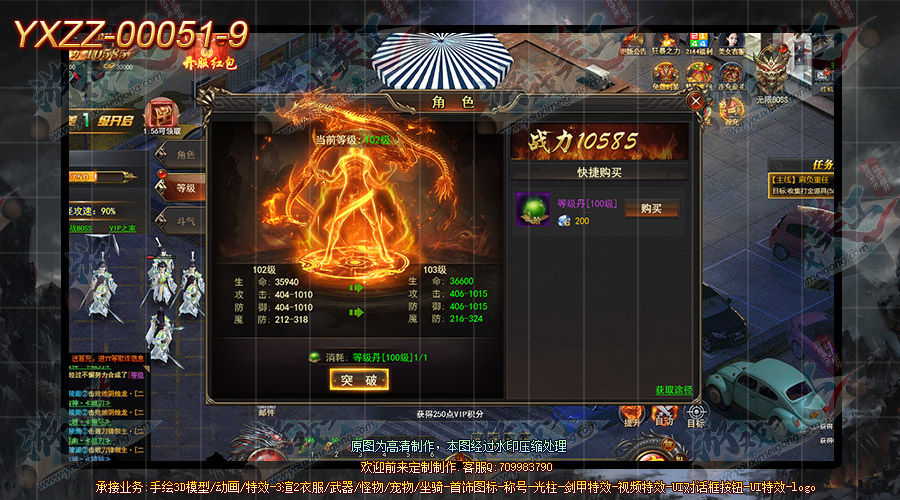Open the 首充 first-recharge icon
The width and height of the screenshot is (900, 500).
coord(733,113)
